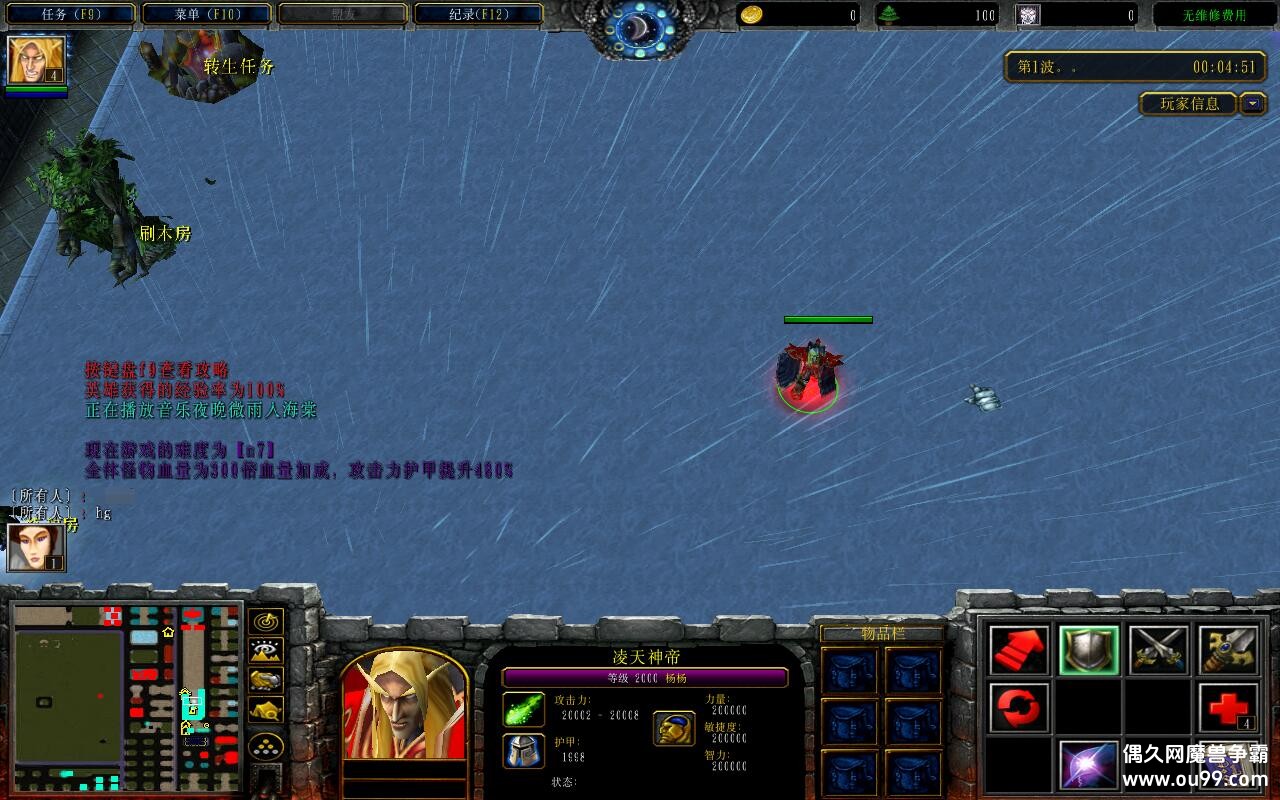Viewport: 1280px width, 800px height.
Task: Click the 玩家信息 button
Action: (1189, 103)
